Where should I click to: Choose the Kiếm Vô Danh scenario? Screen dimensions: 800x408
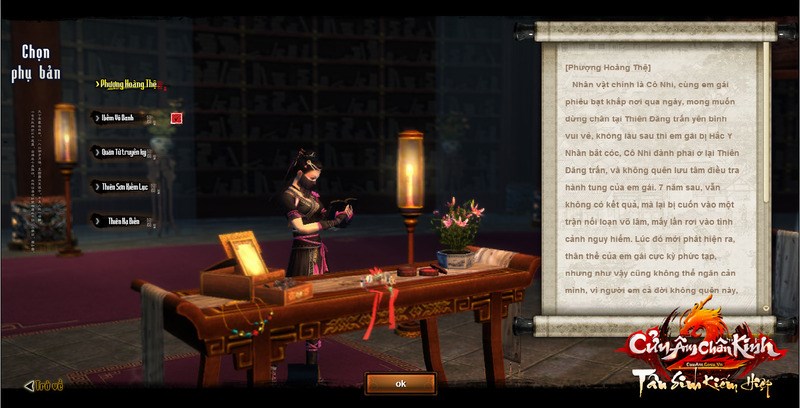(120, 118)
